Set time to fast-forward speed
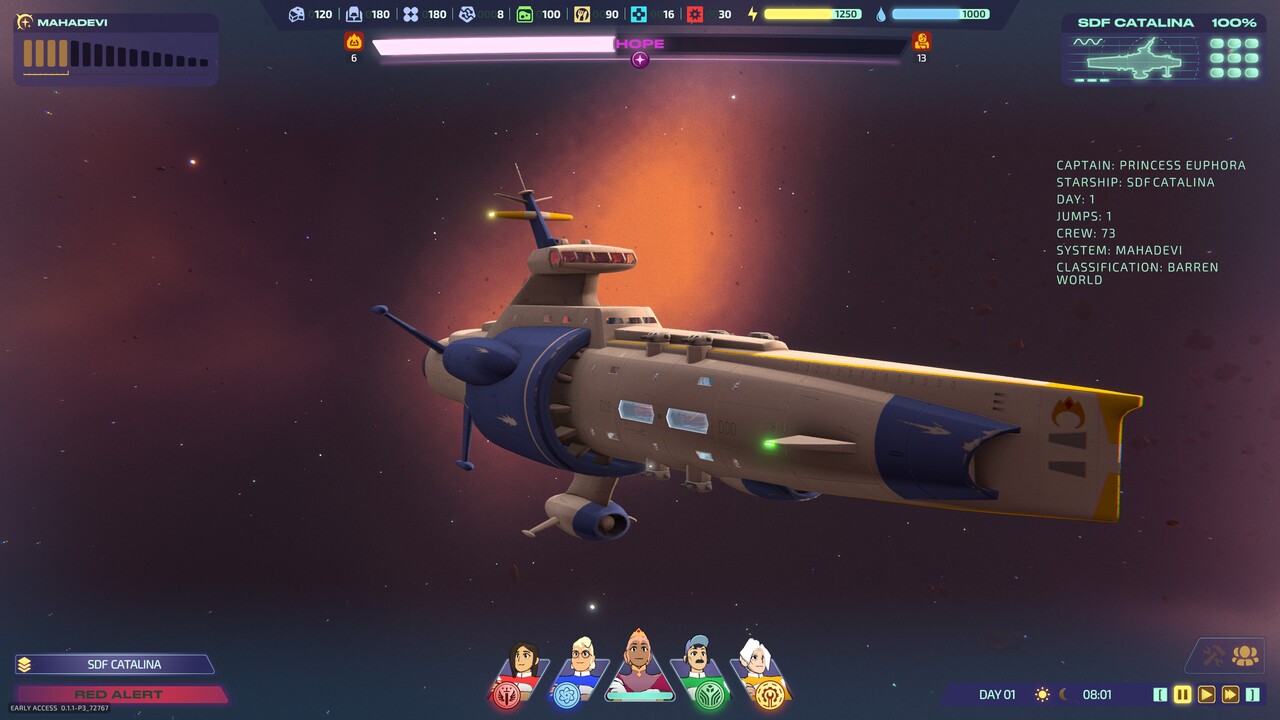The width and height of the screenshot is (1280, 720). point(1230,694)
